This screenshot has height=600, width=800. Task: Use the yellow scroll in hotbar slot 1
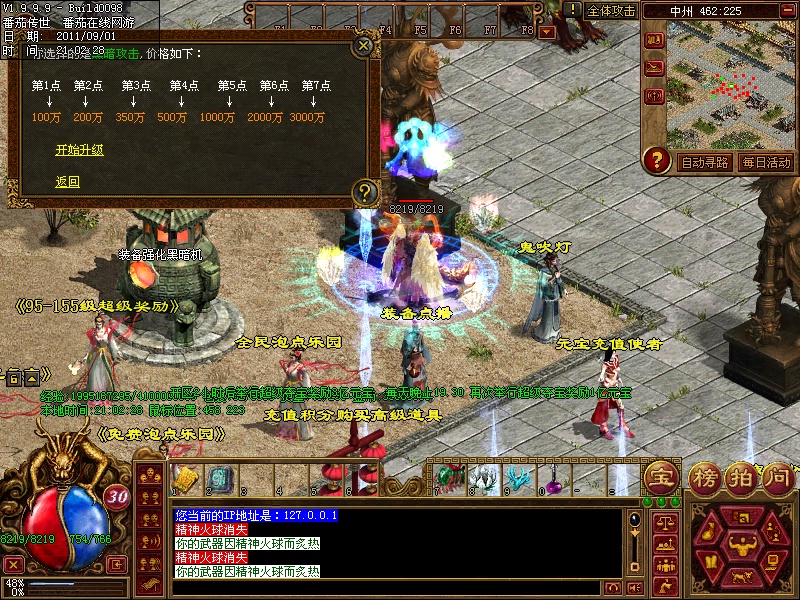[x=184, y=477]
